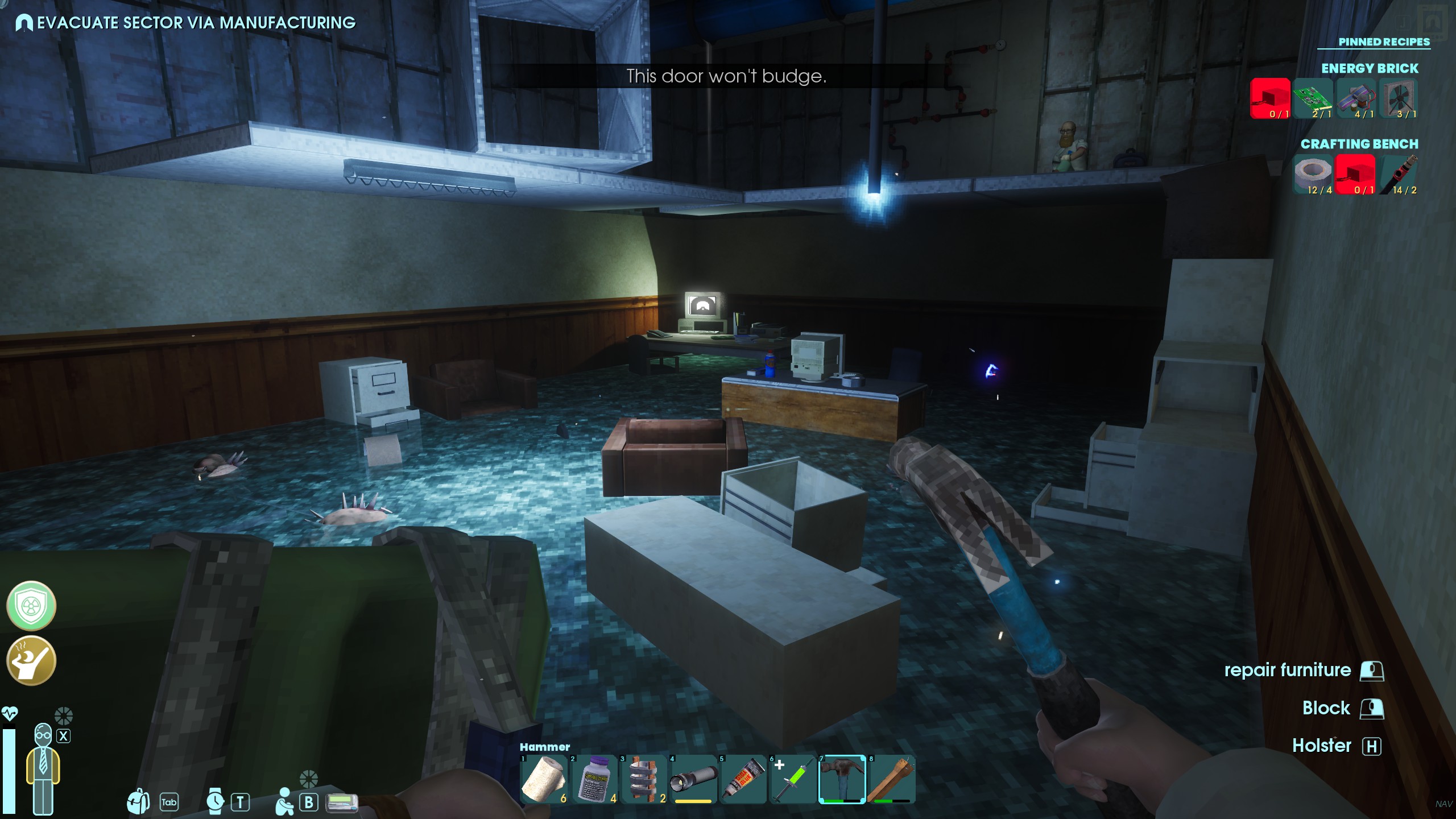Click the red Energy Brick recipe icon
Image resolution: width=1456 pixels, height=819 pixels.
[x=1271, y=100]
